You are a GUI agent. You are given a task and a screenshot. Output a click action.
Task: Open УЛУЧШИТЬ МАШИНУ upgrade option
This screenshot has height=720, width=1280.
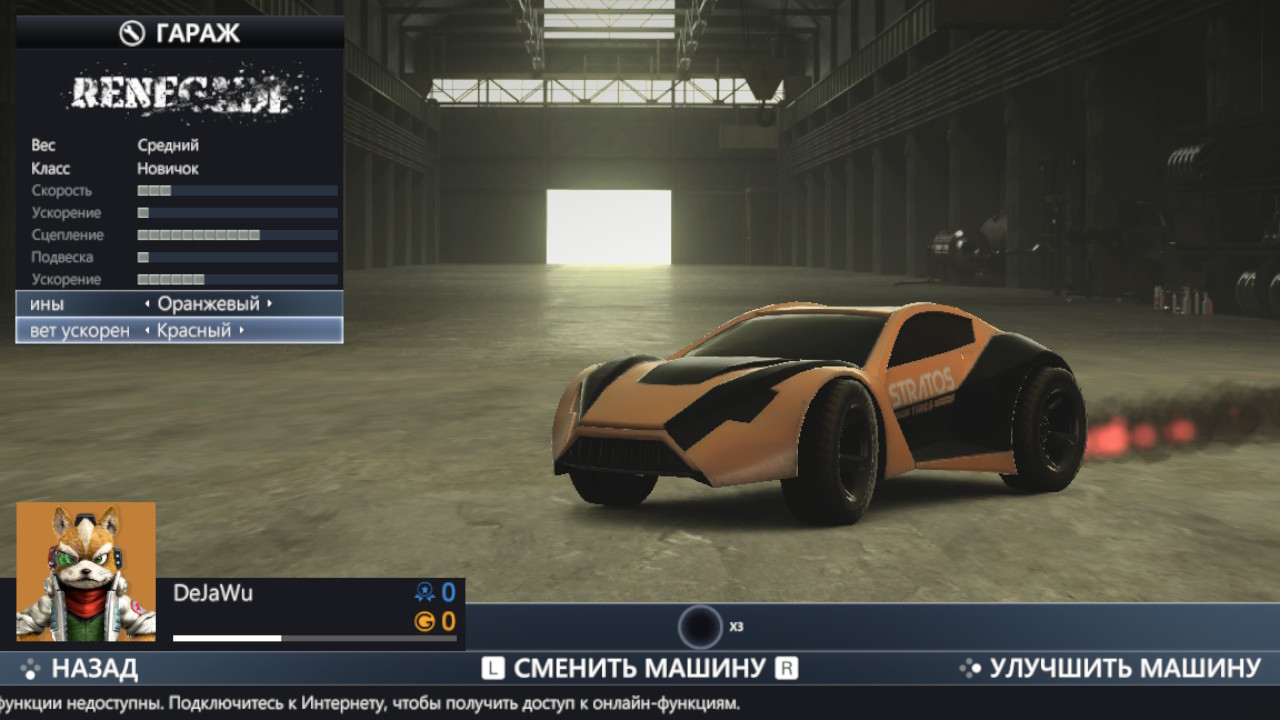click(x=1110, y=668)
